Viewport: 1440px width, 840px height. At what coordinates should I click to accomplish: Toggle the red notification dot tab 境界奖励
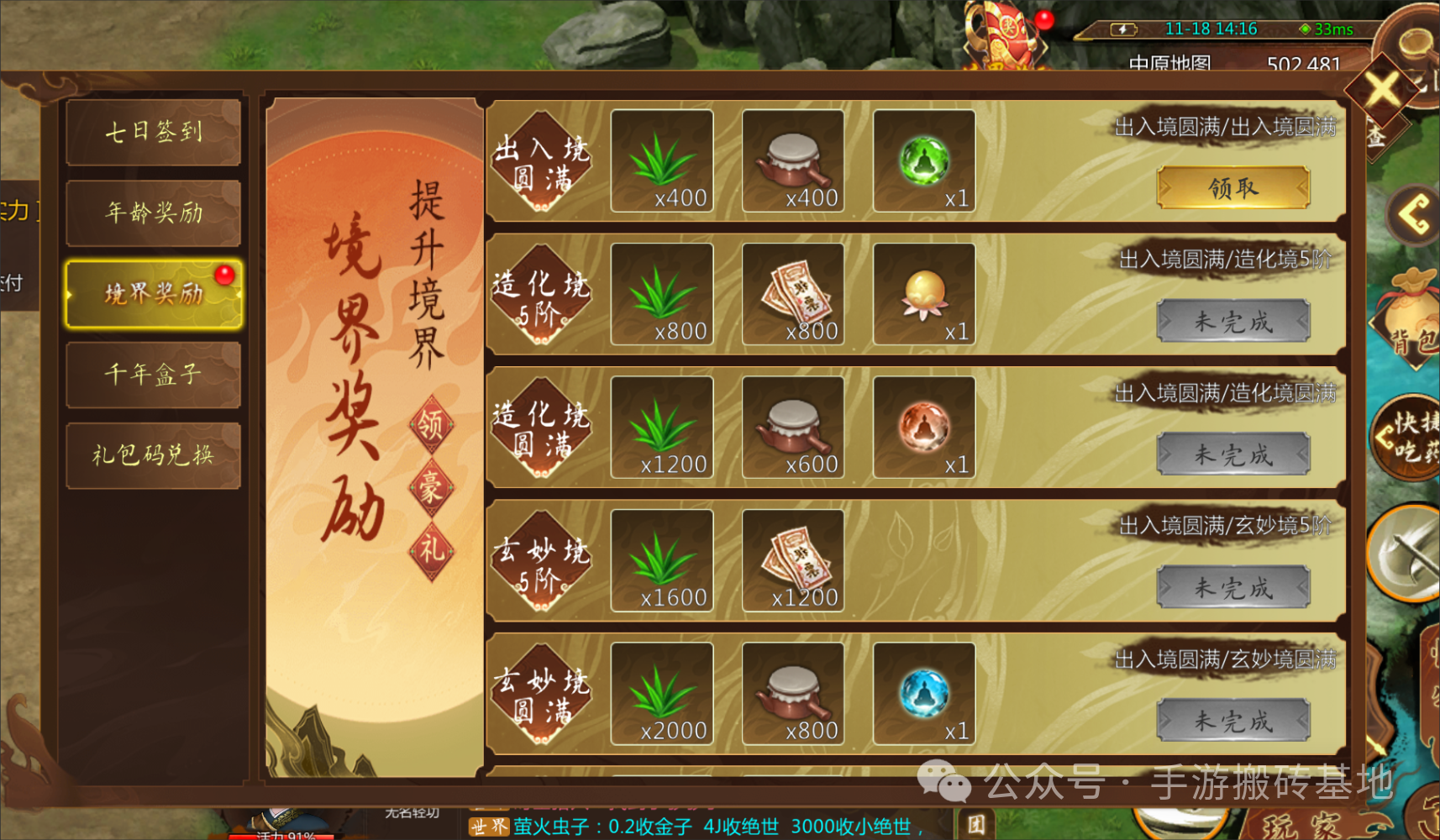[x=154, y=294]
